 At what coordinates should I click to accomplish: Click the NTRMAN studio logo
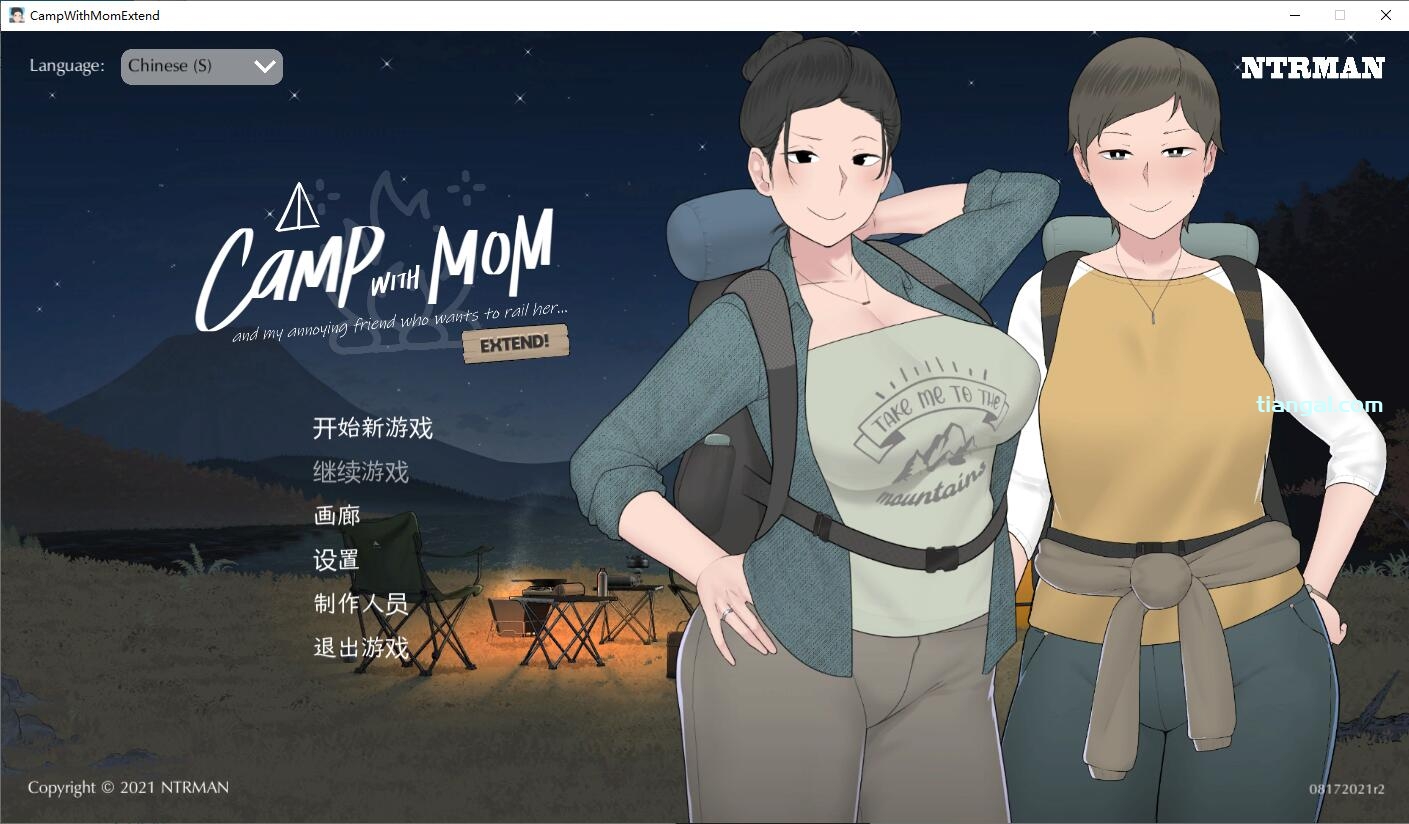coord(1313,69)
